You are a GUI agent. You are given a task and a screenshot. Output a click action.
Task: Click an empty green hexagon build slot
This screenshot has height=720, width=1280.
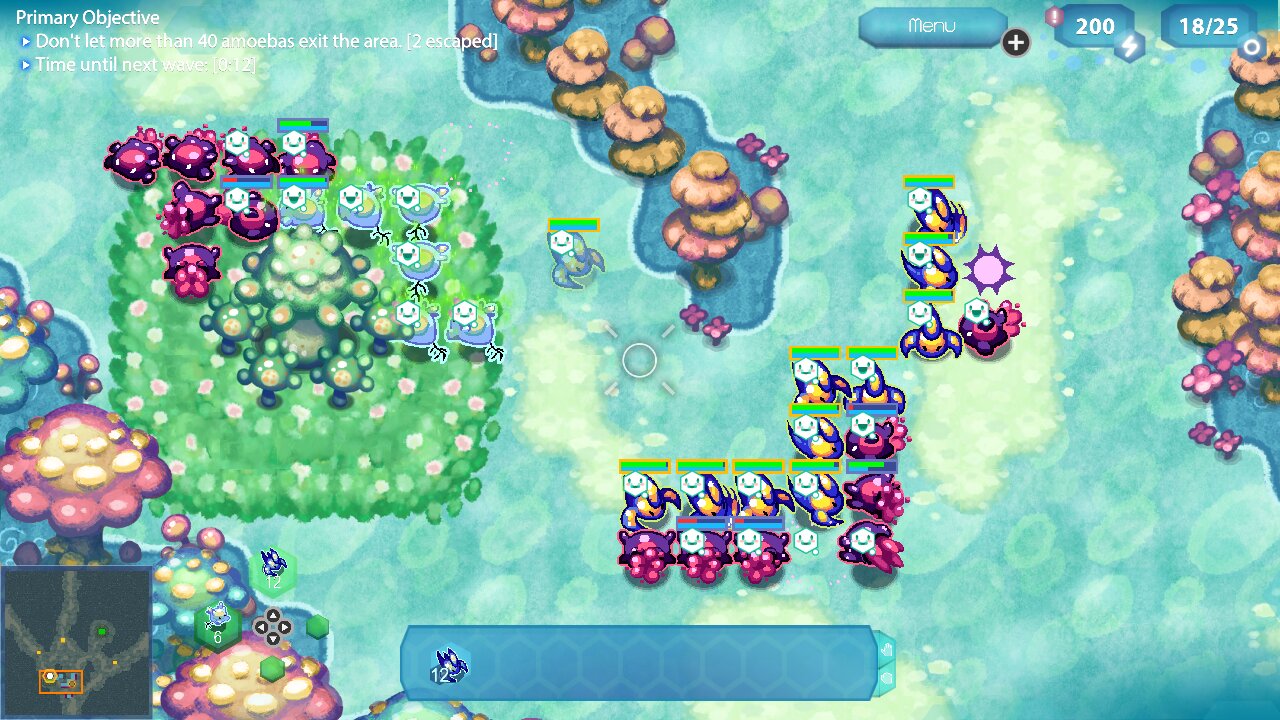317,626
